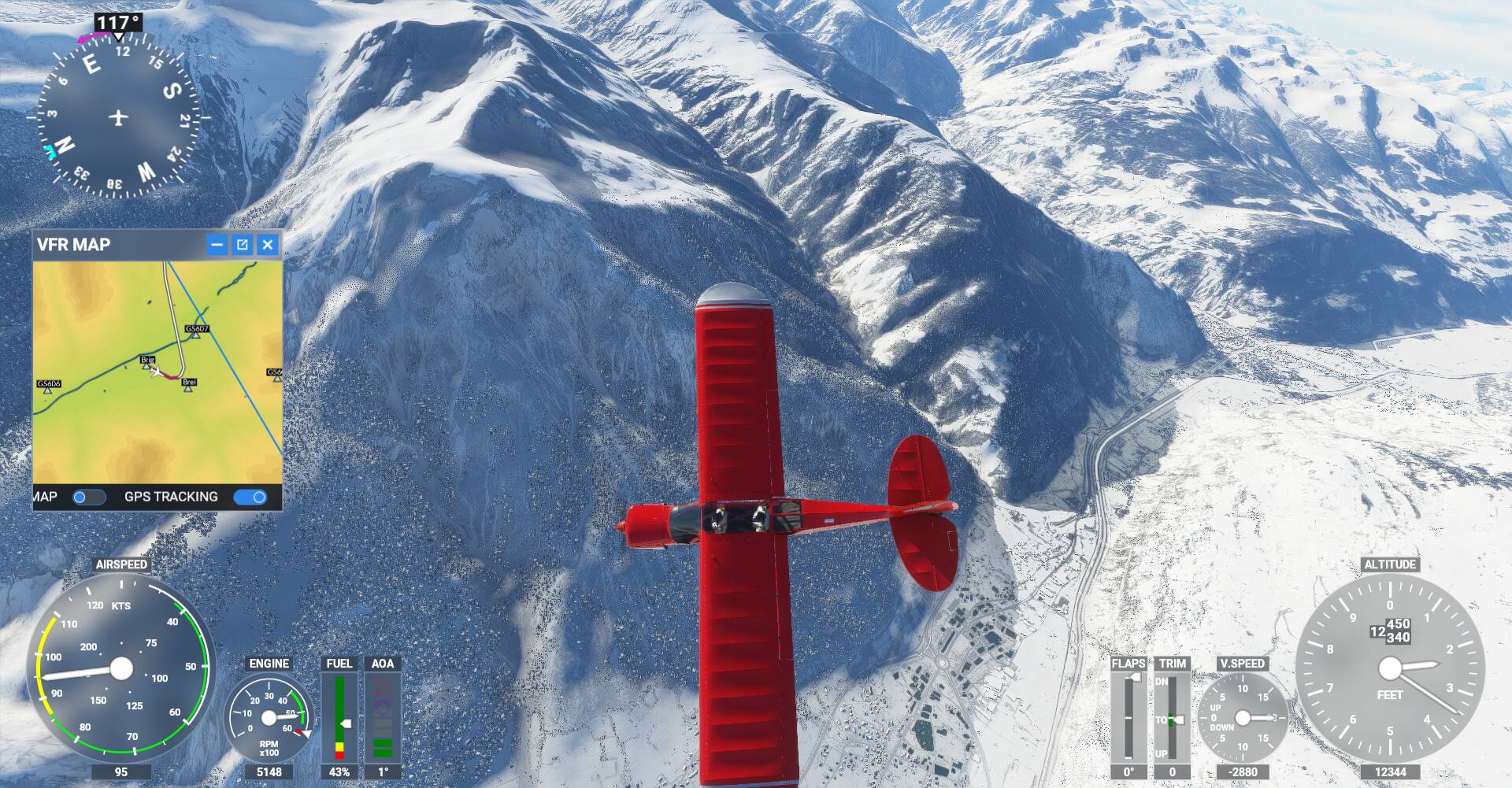Pop out the VFR Map window
Viewport: 1512px width, 788px height.
click(243, 245)
